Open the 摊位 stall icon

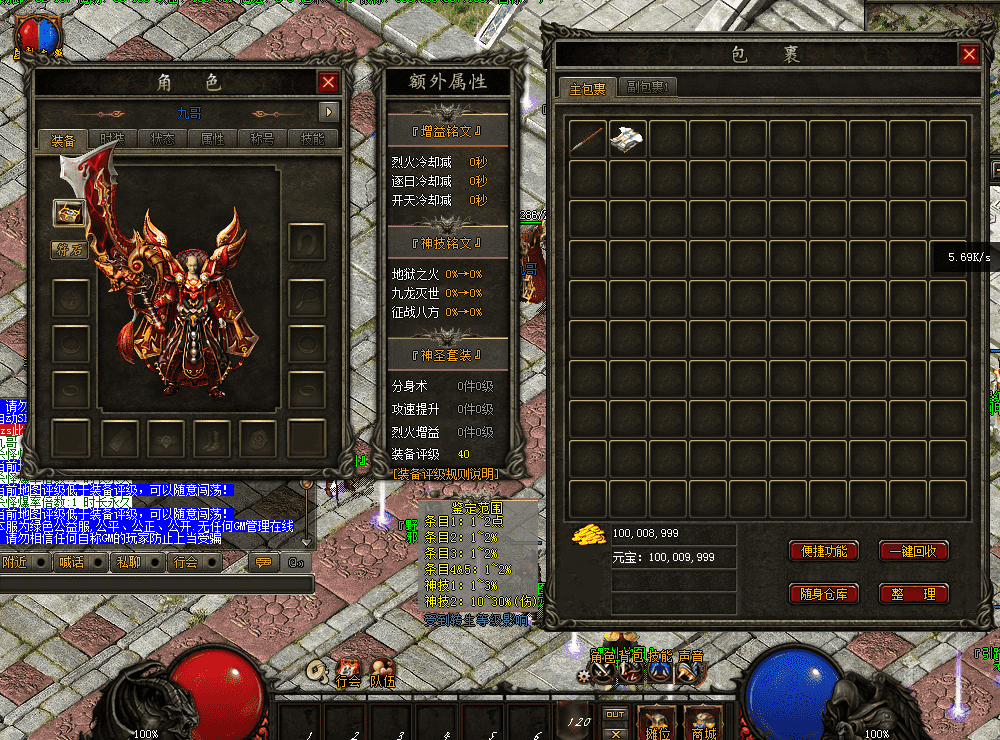pos(655,722)
